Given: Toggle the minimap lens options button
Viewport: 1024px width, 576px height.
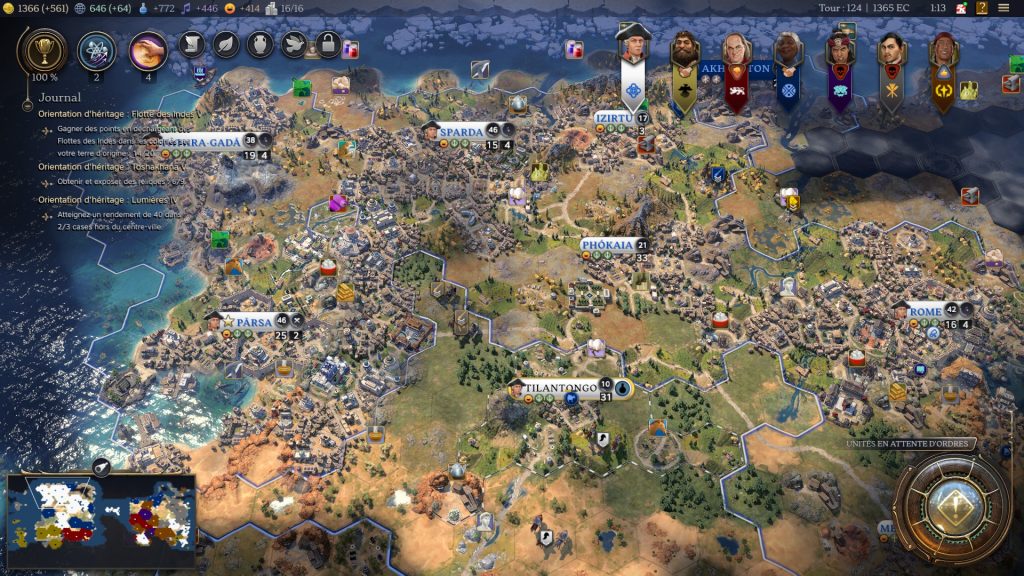Looking at the screenshot, I should coord(101,467).
